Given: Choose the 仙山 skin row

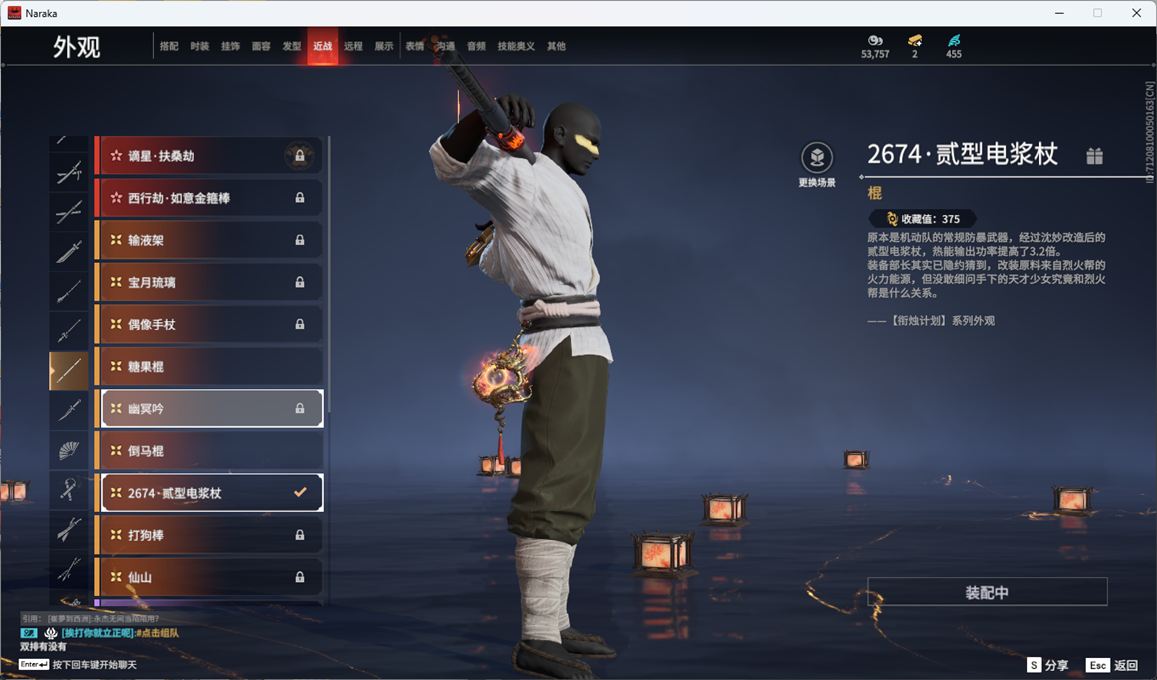Looking at the screenshot, I should coord(208,577).
